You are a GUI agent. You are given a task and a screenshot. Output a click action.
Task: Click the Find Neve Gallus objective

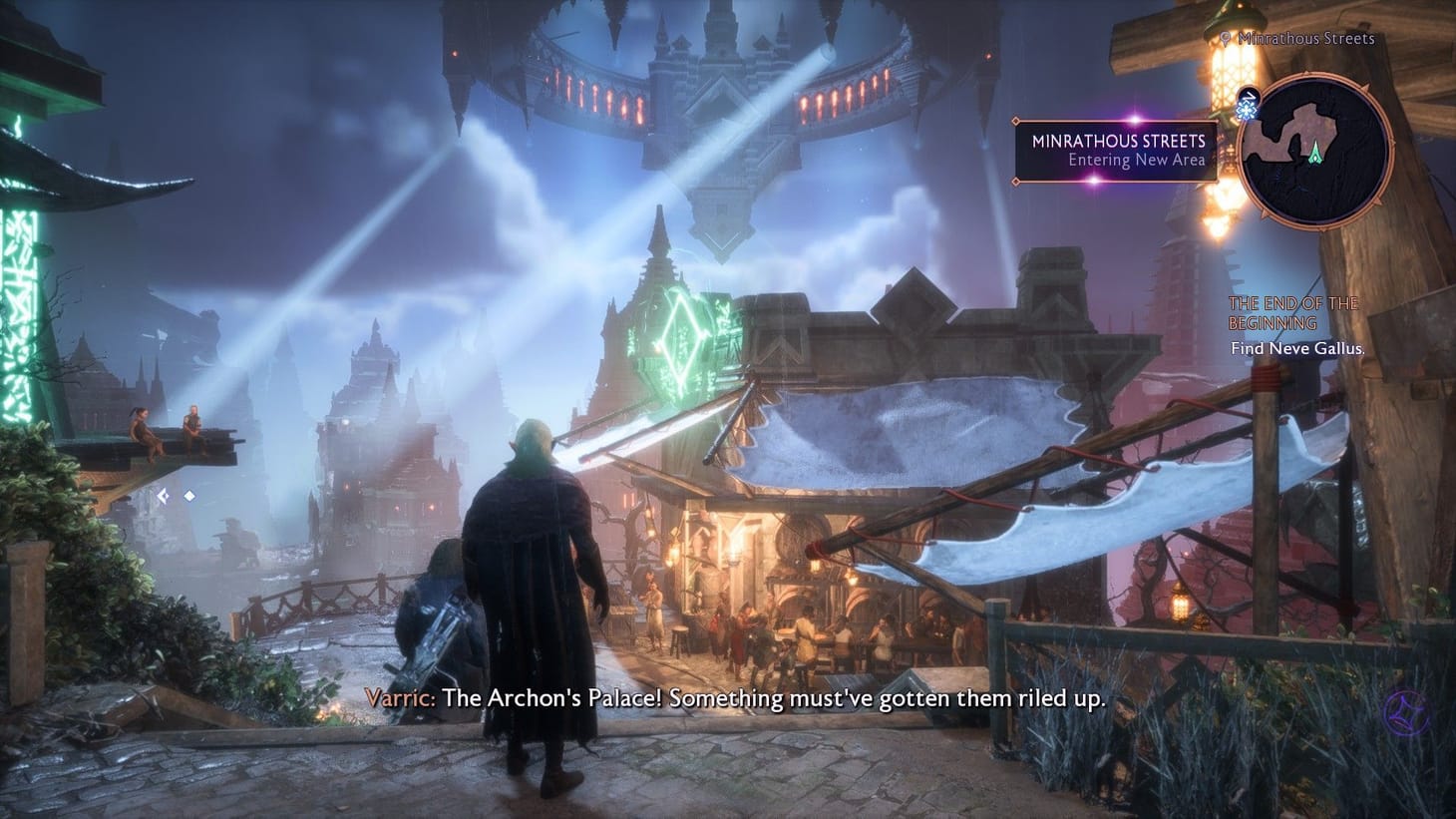pos(1296,348)
